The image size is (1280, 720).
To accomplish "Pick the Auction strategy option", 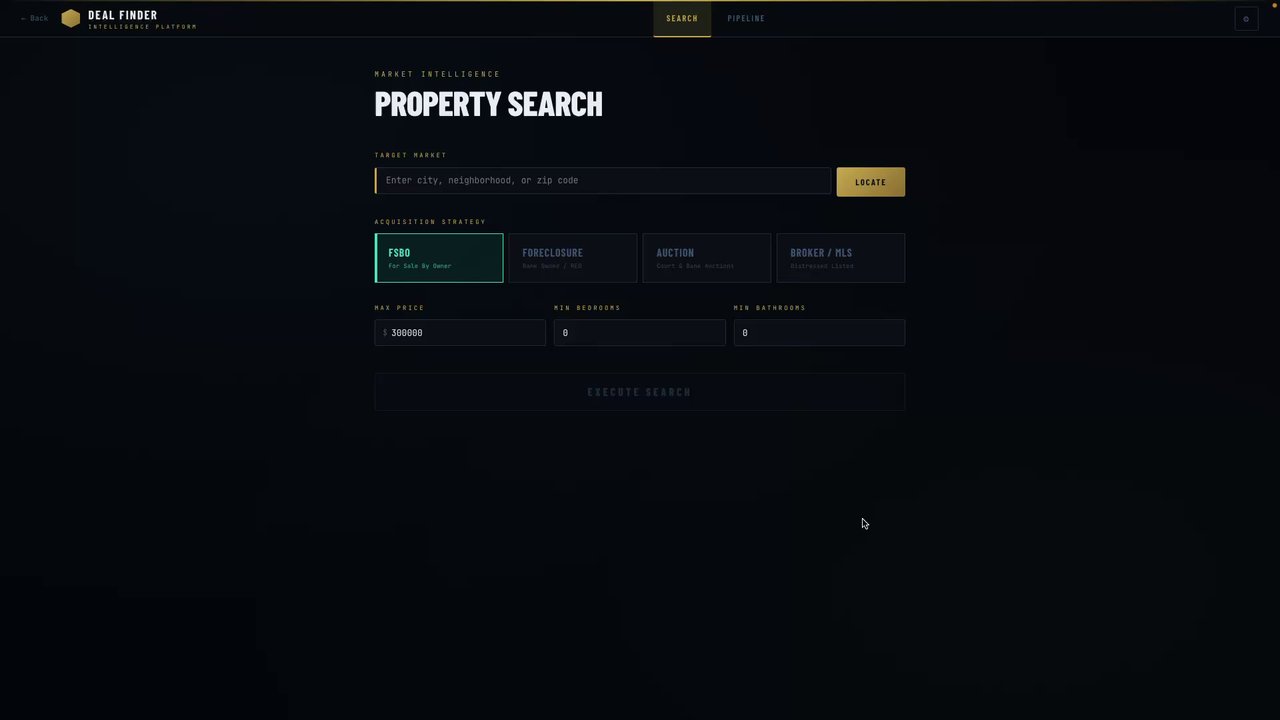I will coord(707,258).
